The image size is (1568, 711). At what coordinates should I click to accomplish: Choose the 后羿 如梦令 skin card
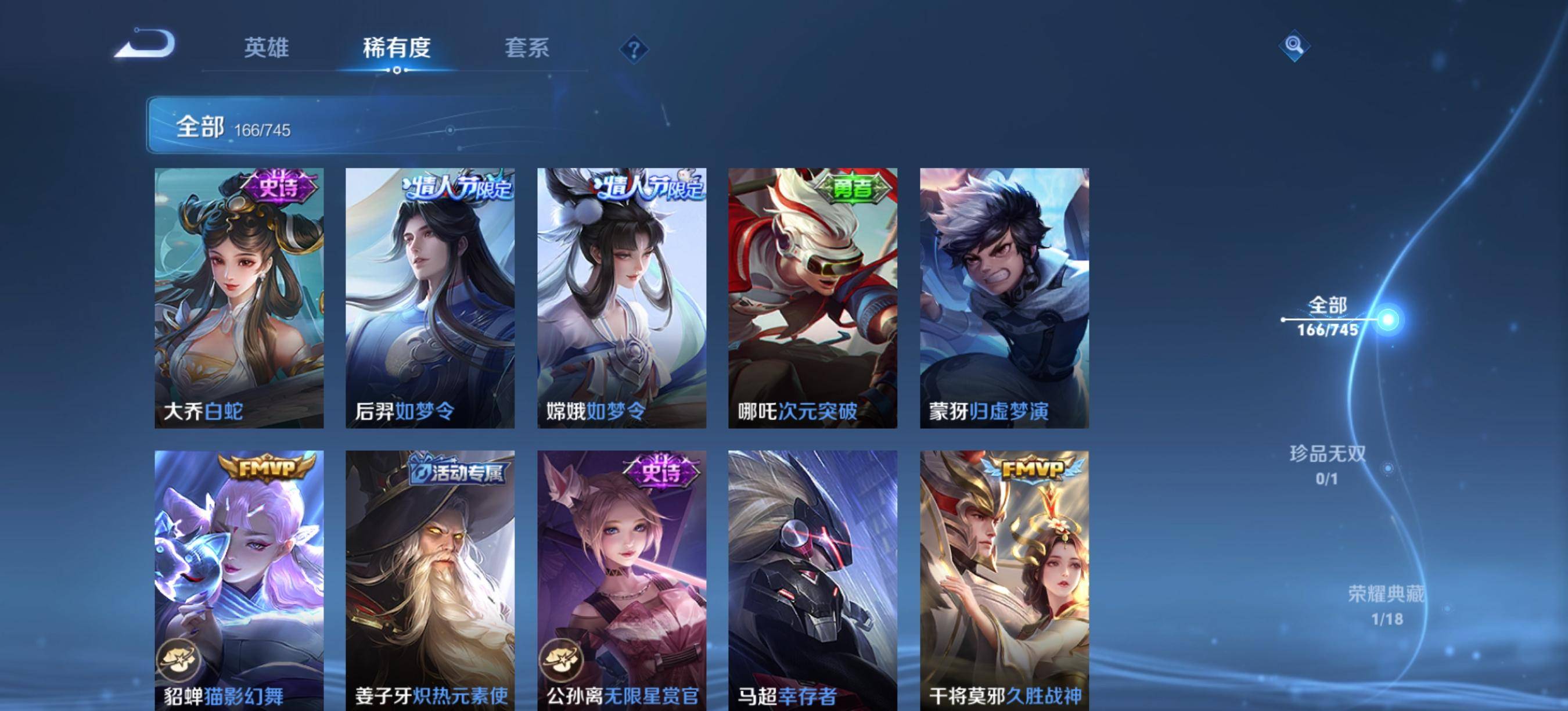coord(430,297)
